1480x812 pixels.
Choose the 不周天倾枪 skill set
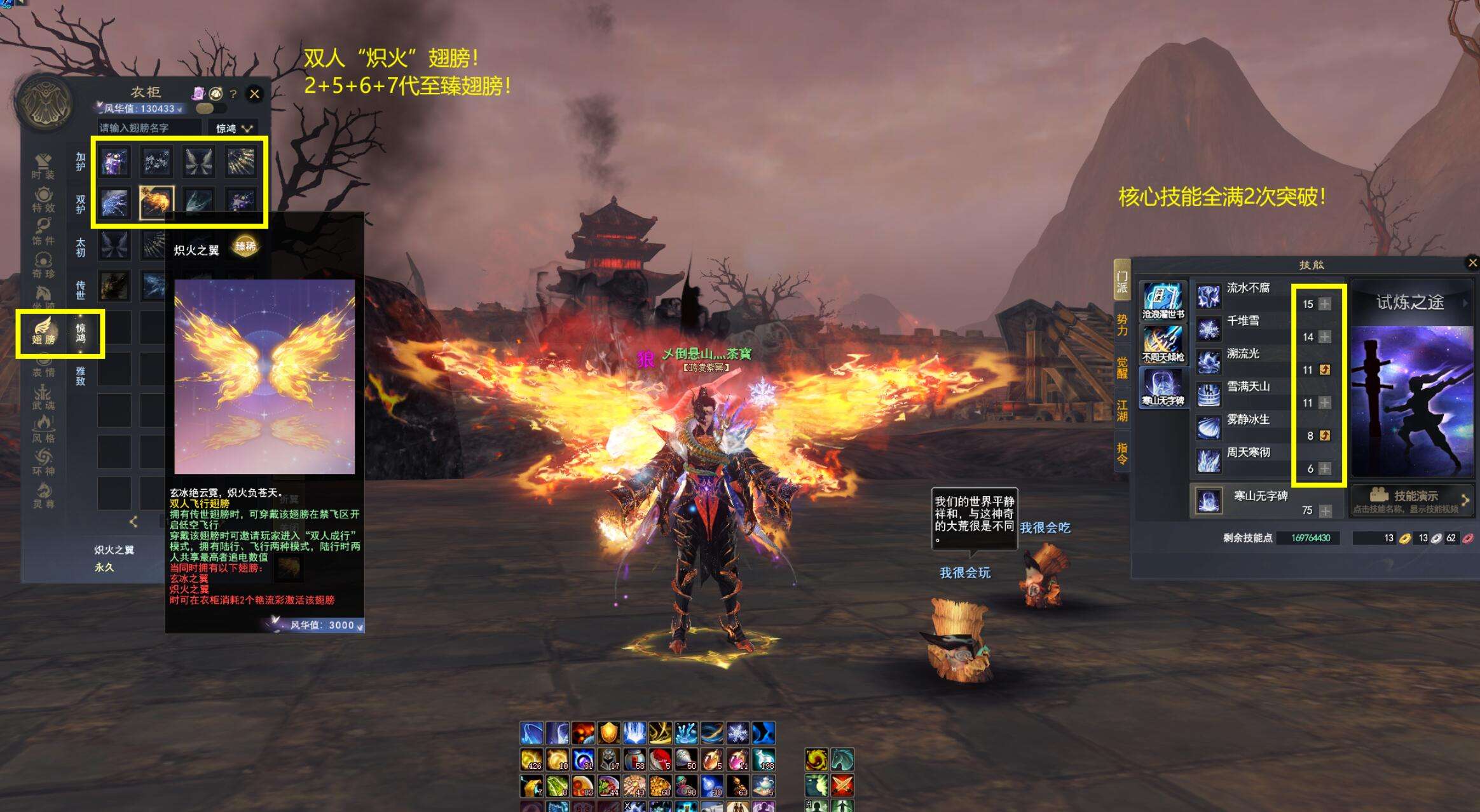coord(1163,344)
